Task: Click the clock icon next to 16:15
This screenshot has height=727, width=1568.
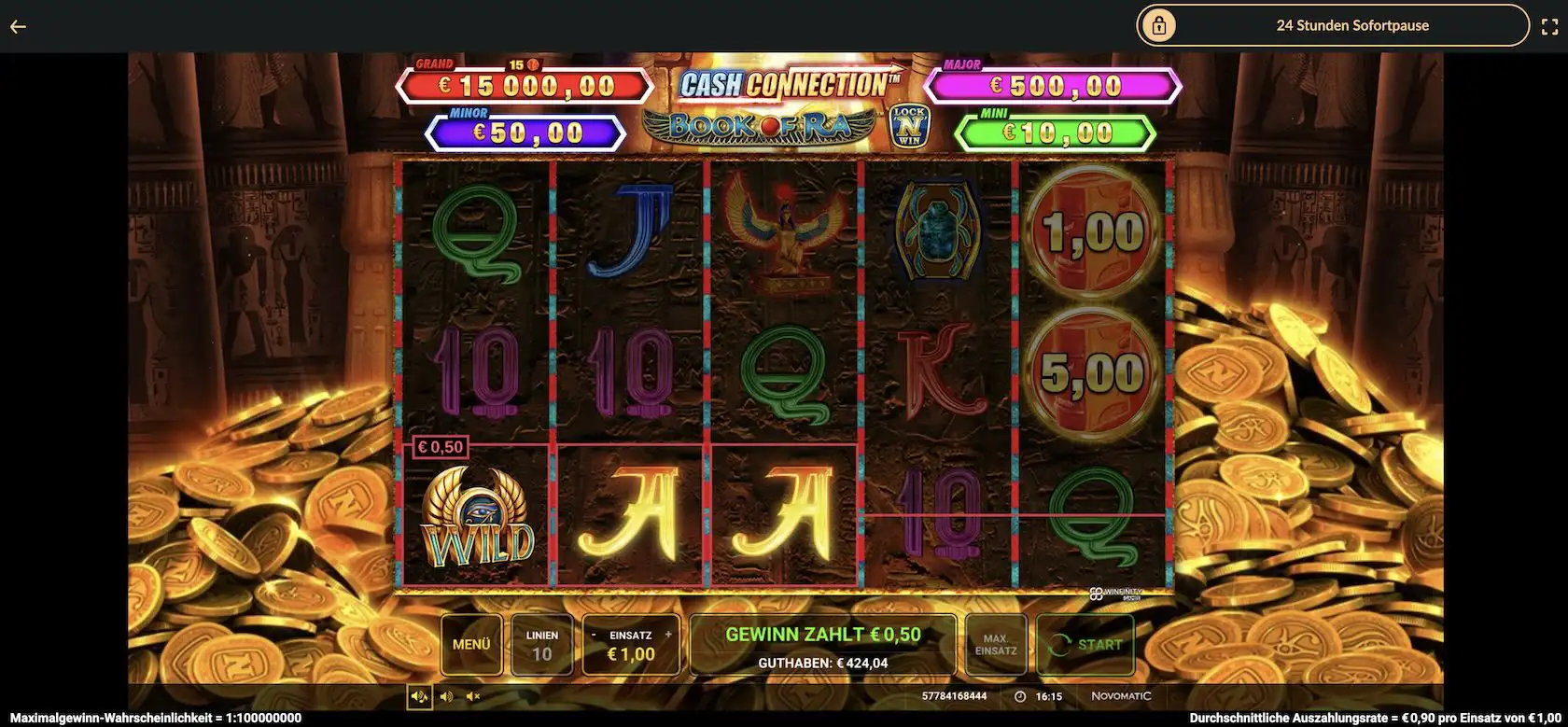Action: pyautogui.click(x=1019, y=696)
